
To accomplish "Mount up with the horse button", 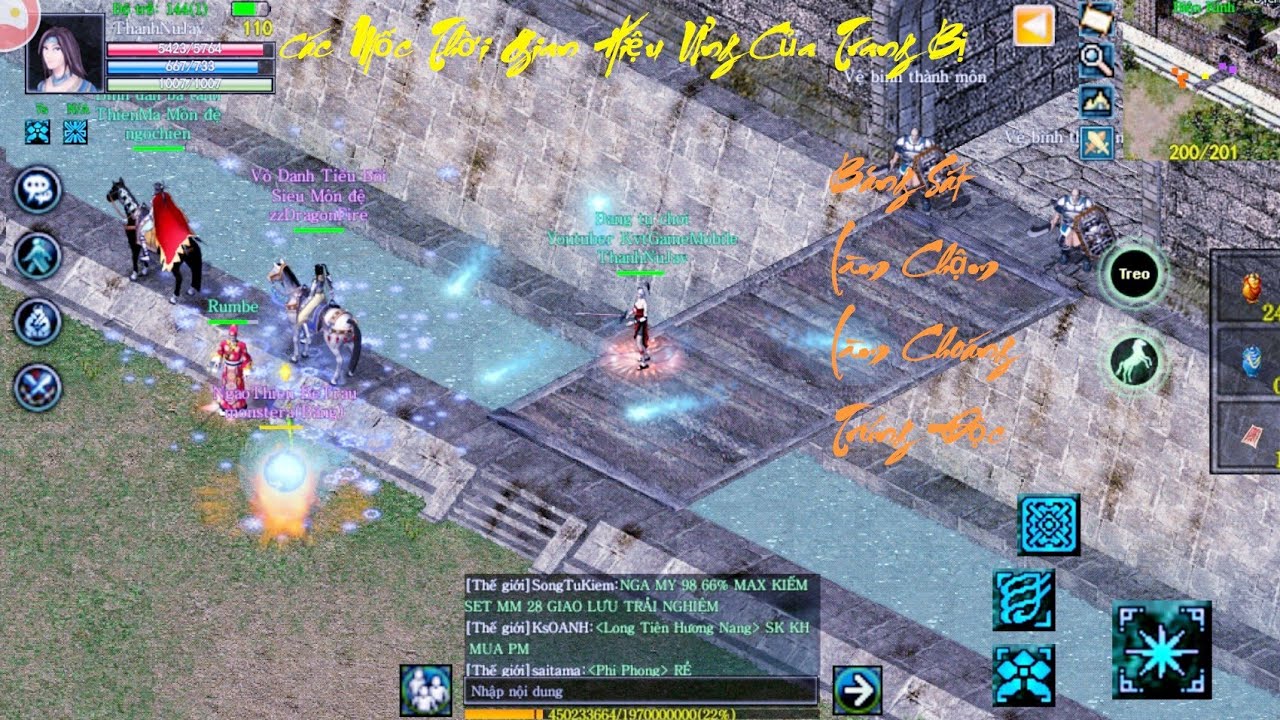I will pos(1134,360).
